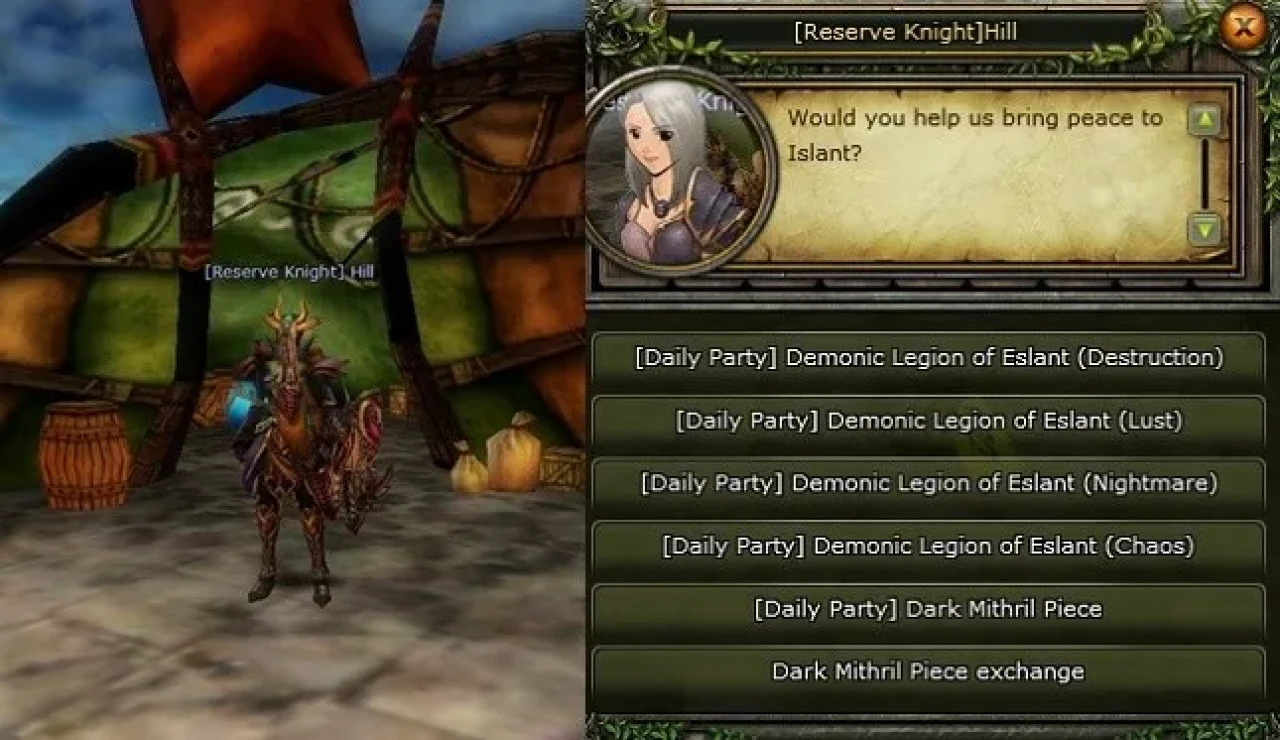Screen dimensions: 1280x740
Task: Pick Demonic Legion of Eslant (Nightmare) quest
Action: click(x=928, y=484)
